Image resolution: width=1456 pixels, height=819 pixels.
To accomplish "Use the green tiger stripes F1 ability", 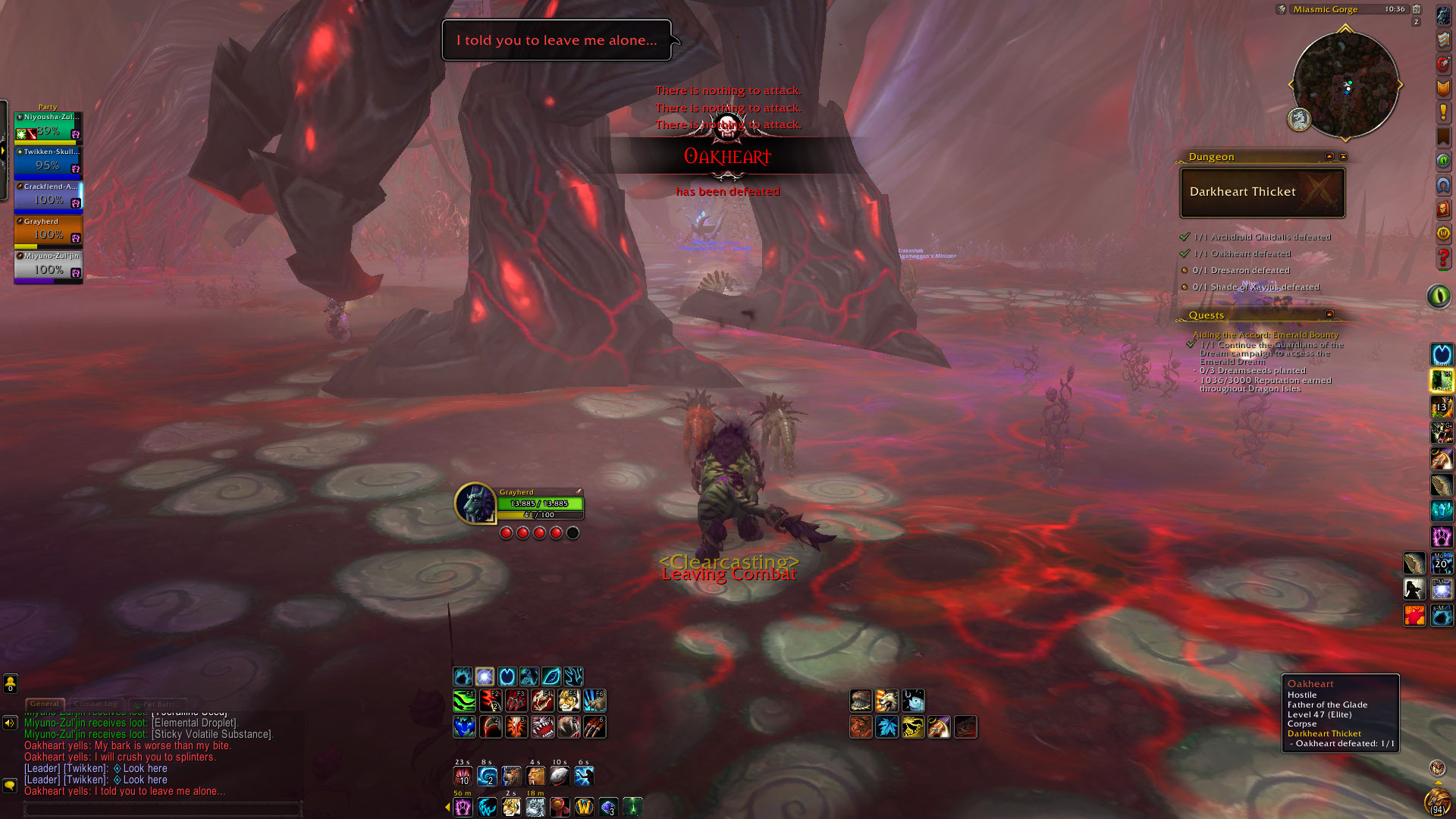I will (x=464, y=701).
